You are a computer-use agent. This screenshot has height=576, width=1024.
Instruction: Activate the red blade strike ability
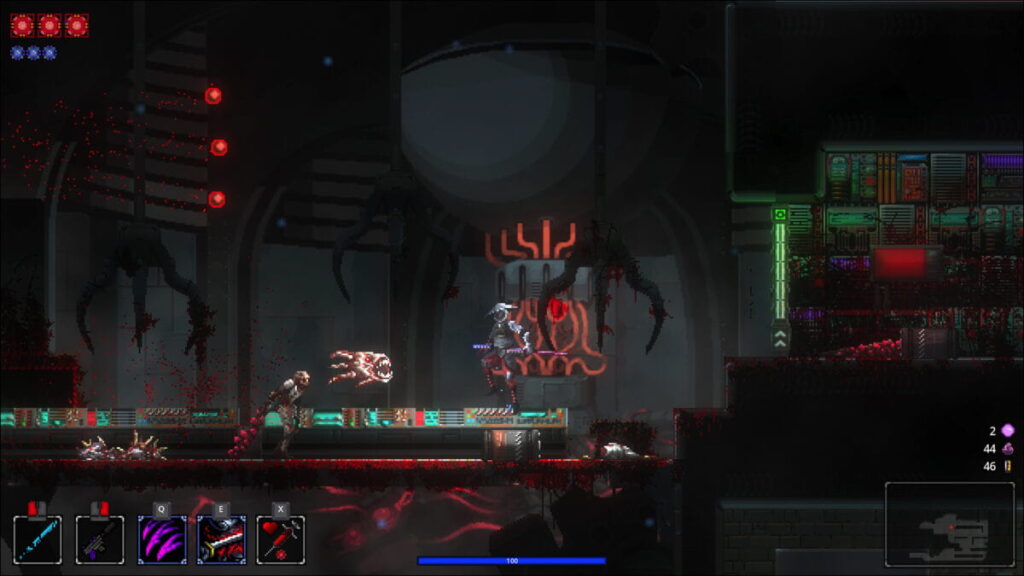(221, 540)
